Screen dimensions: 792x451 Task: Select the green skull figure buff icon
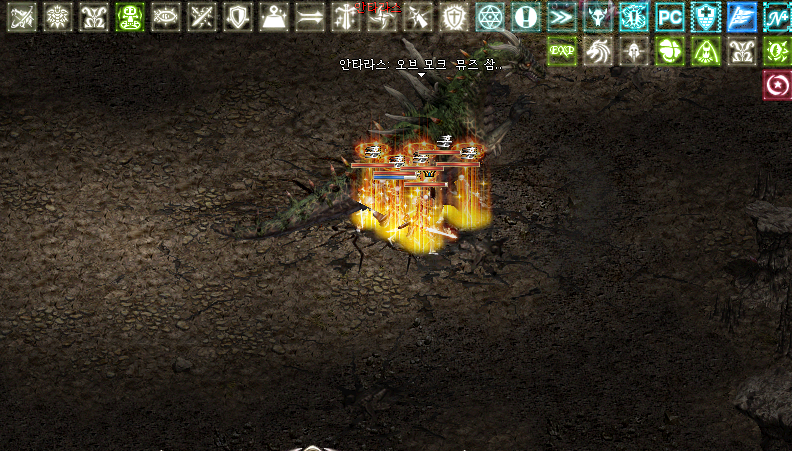(x=130, y=16)
